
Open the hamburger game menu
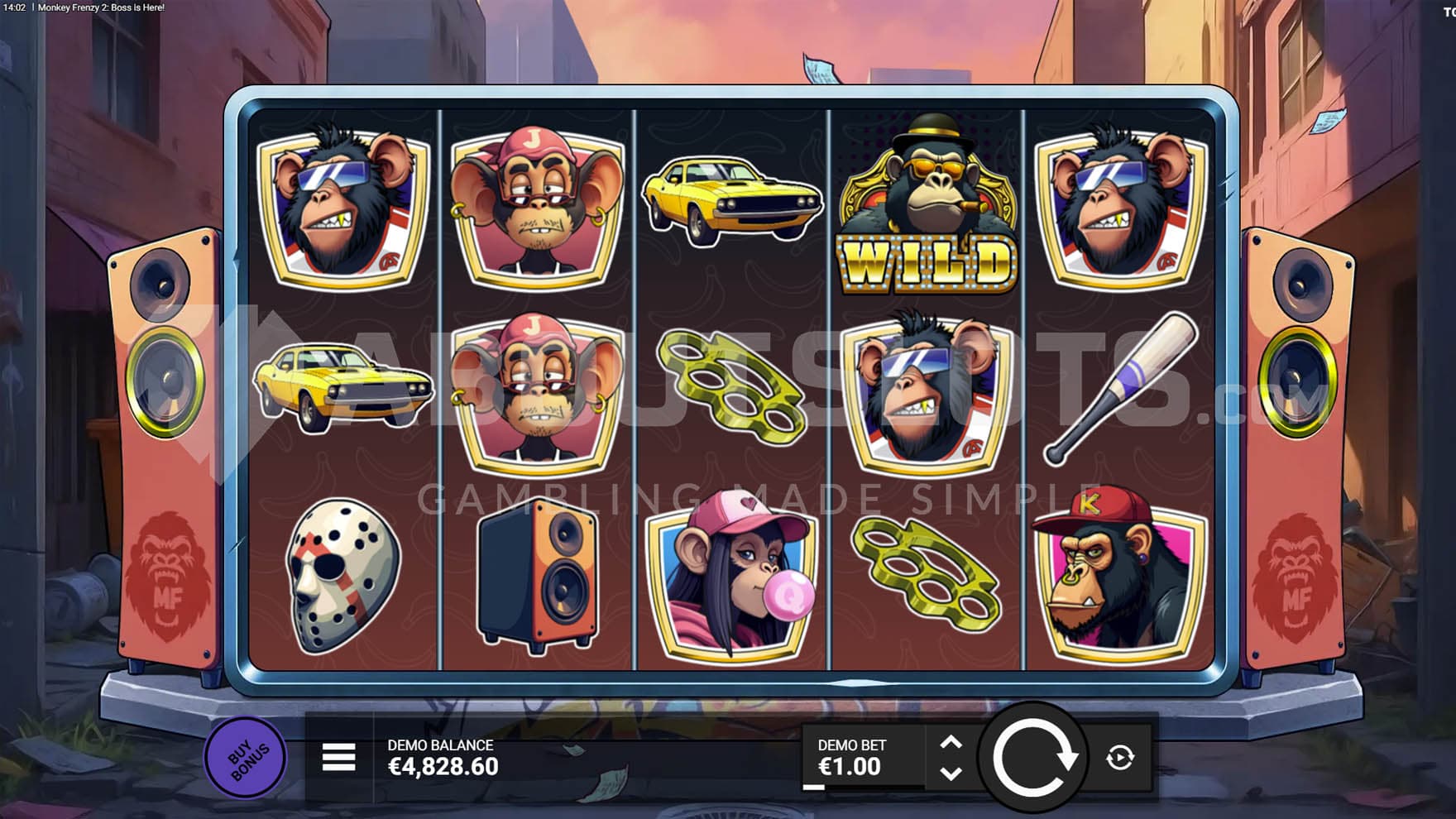coord(338,757)
